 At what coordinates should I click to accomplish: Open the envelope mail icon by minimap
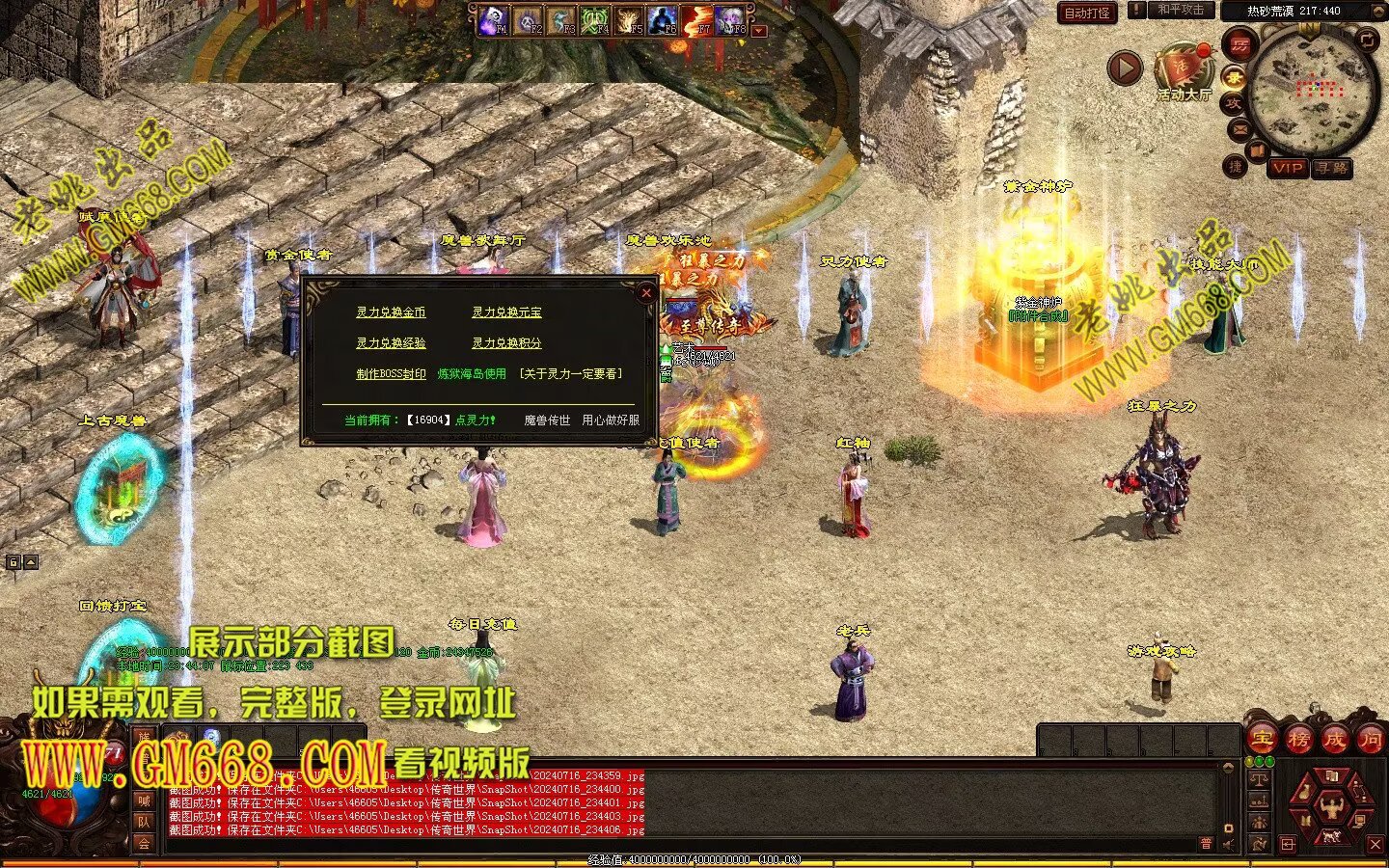coord(1239,128)
